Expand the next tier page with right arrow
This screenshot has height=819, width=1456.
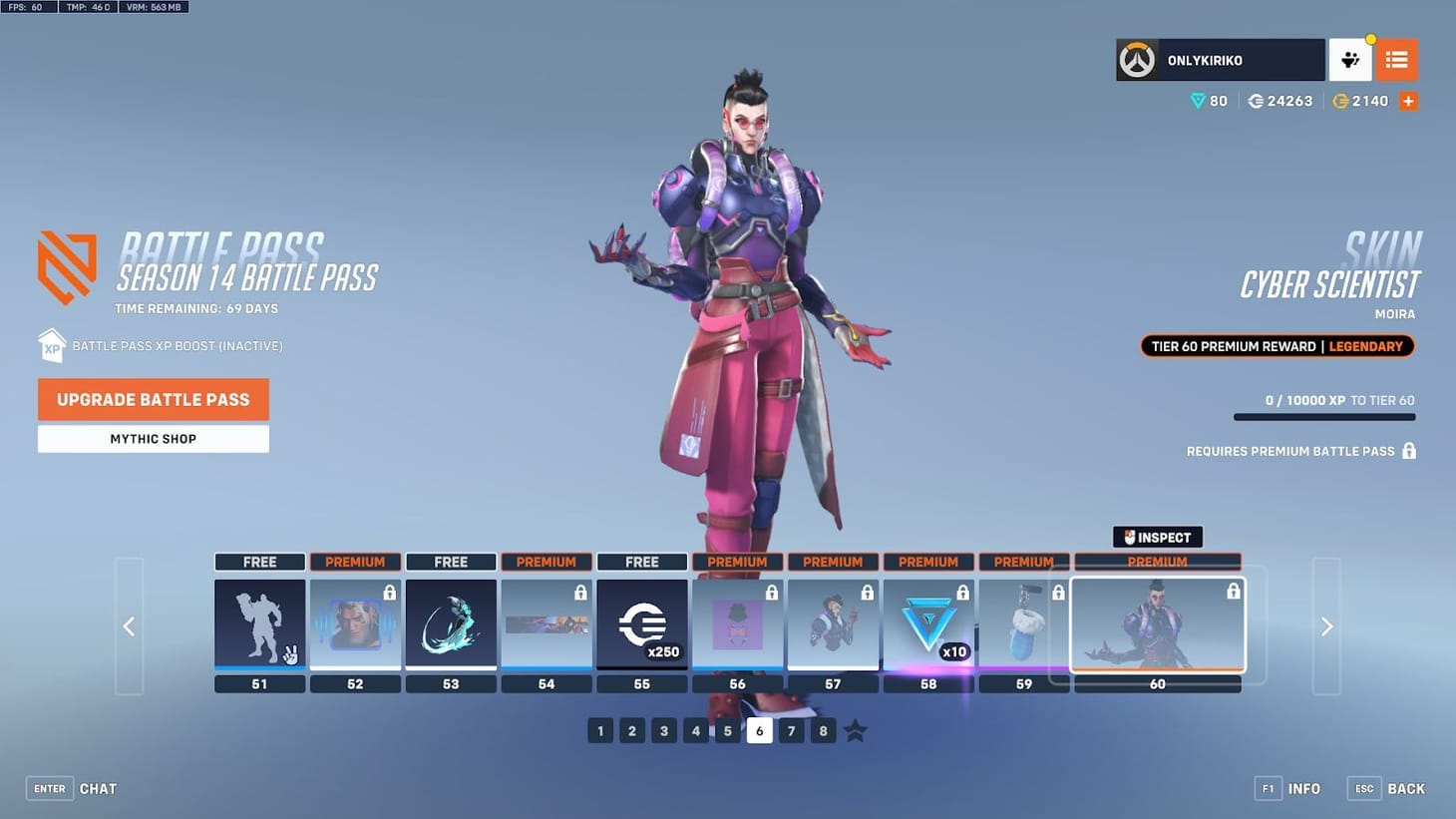point(1326,626)
